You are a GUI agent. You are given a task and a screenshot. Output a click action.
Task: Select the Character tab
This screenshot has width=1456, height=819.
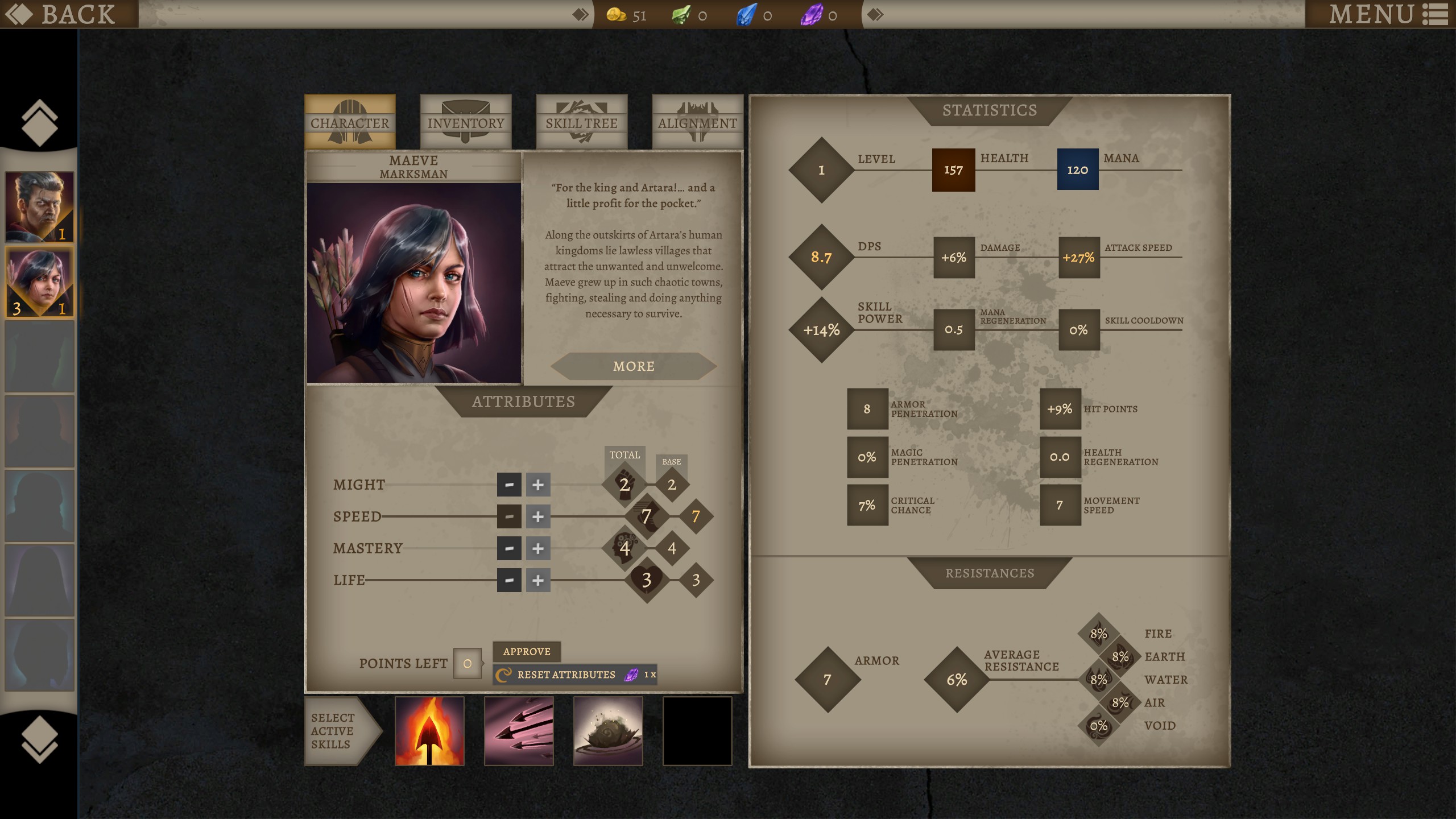(x=350, y=122)
